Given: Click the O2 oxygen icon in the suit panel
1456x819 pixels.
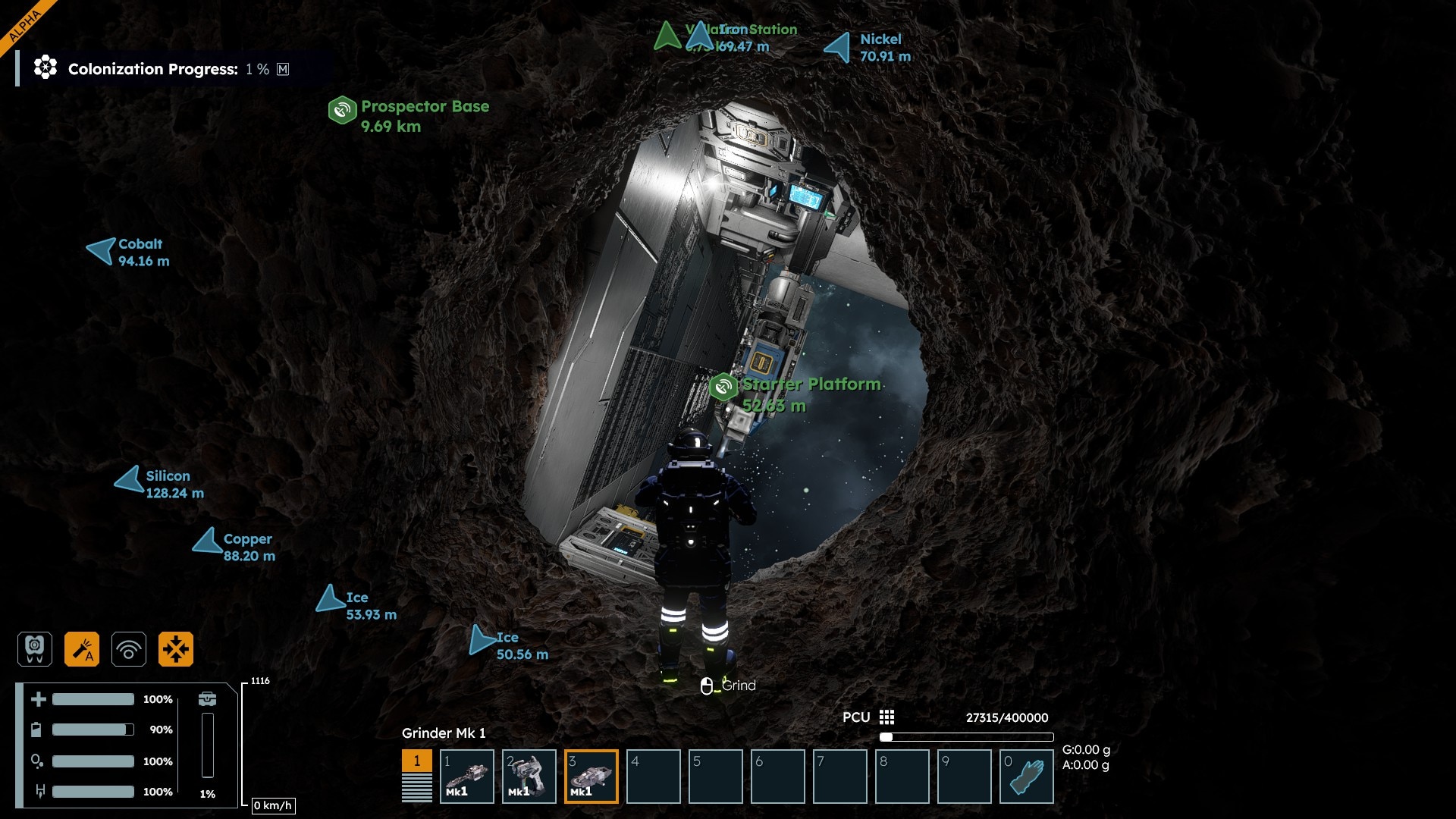Looking at the screenshot, I should pos(36,761).
